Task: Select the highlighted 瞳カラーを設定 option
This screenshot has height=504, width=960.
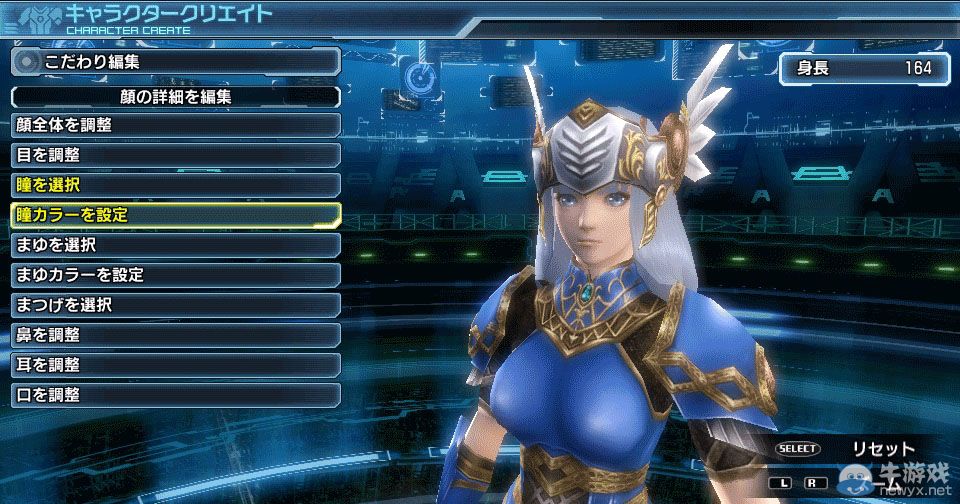Action: (x=175, y=214)
